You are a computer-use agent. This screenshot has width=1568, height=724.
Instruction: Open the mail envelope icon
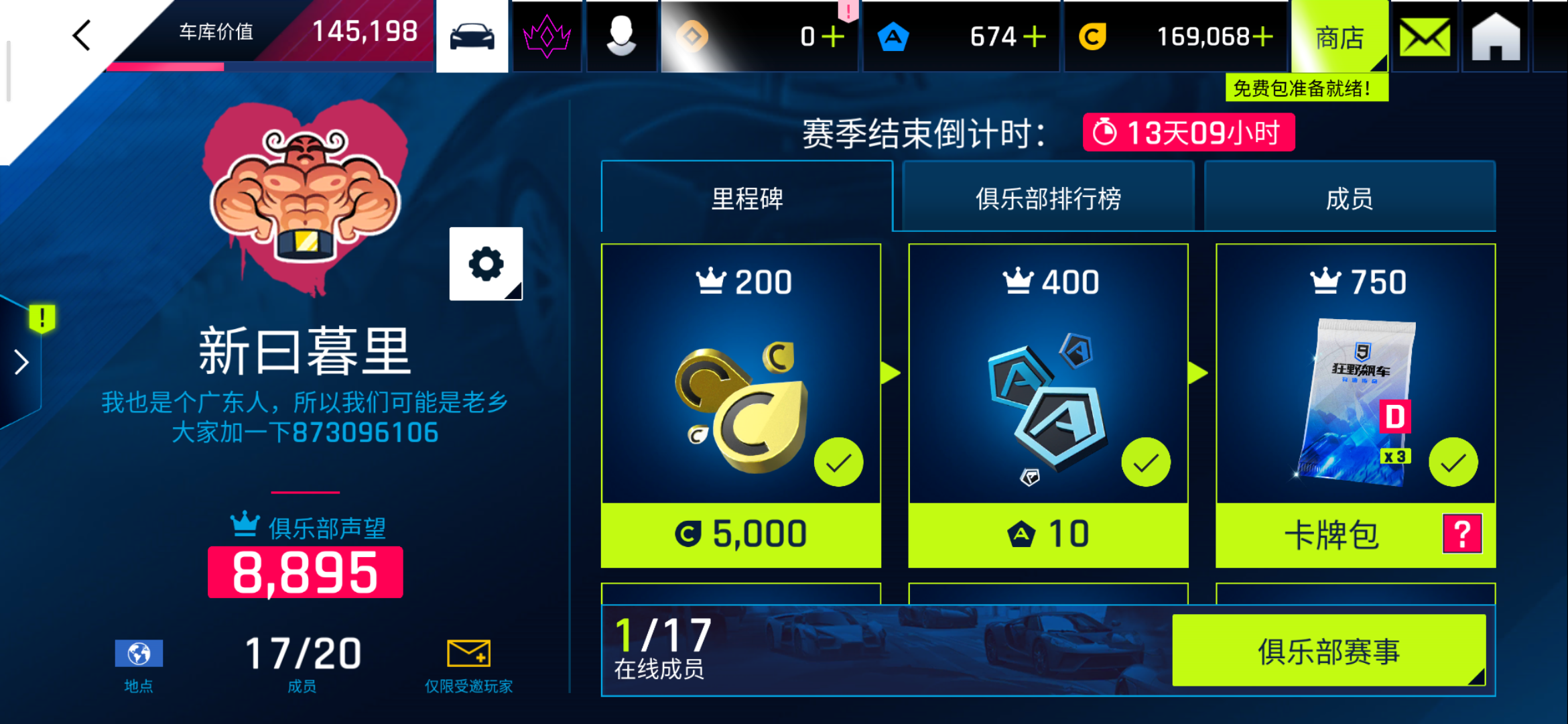[x=1424, y=35]
